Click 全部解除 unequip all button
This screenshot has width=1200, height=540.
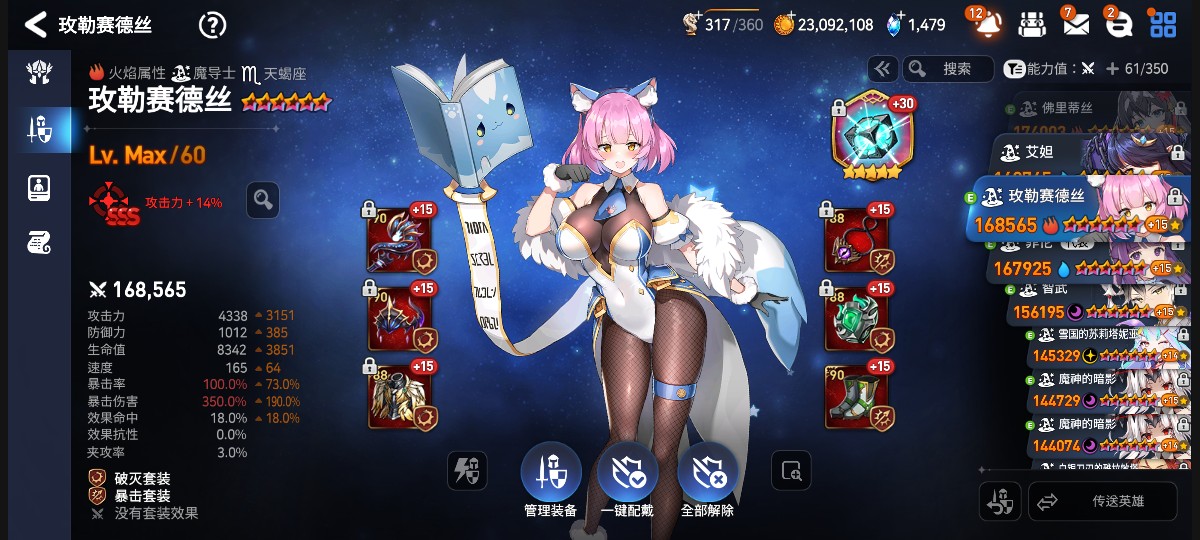point(707,480)
